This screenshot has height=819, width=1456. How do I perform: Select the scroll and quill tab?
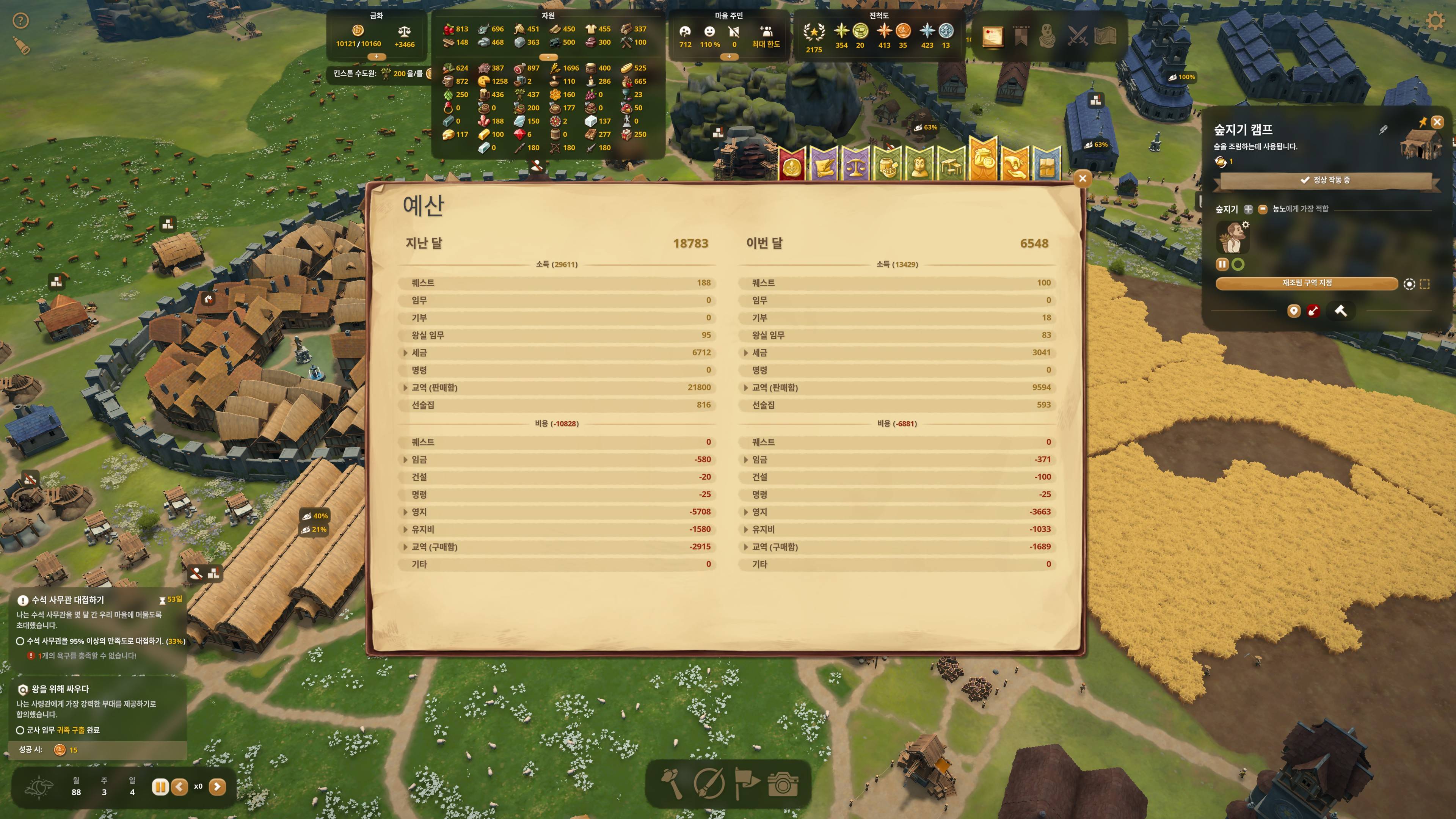[824, 165]
